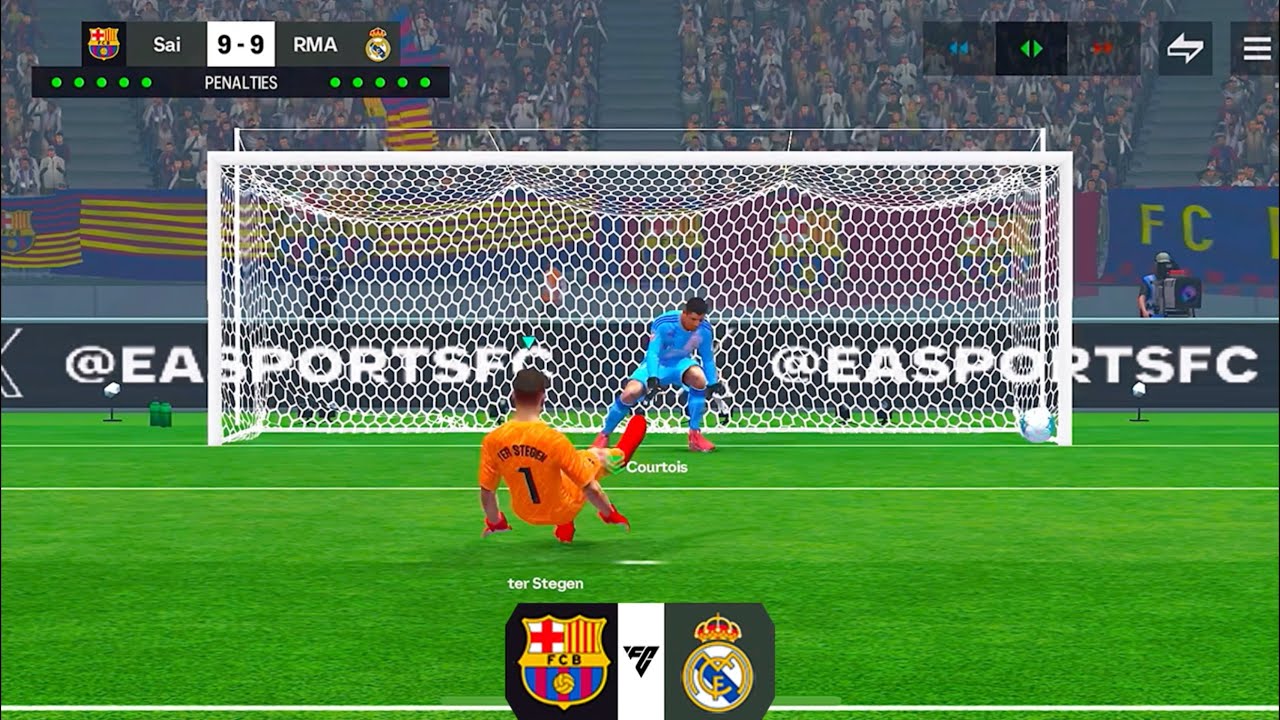Open the hamburger pause menu
This screenshot has width=1280, height=720.
1254,48
